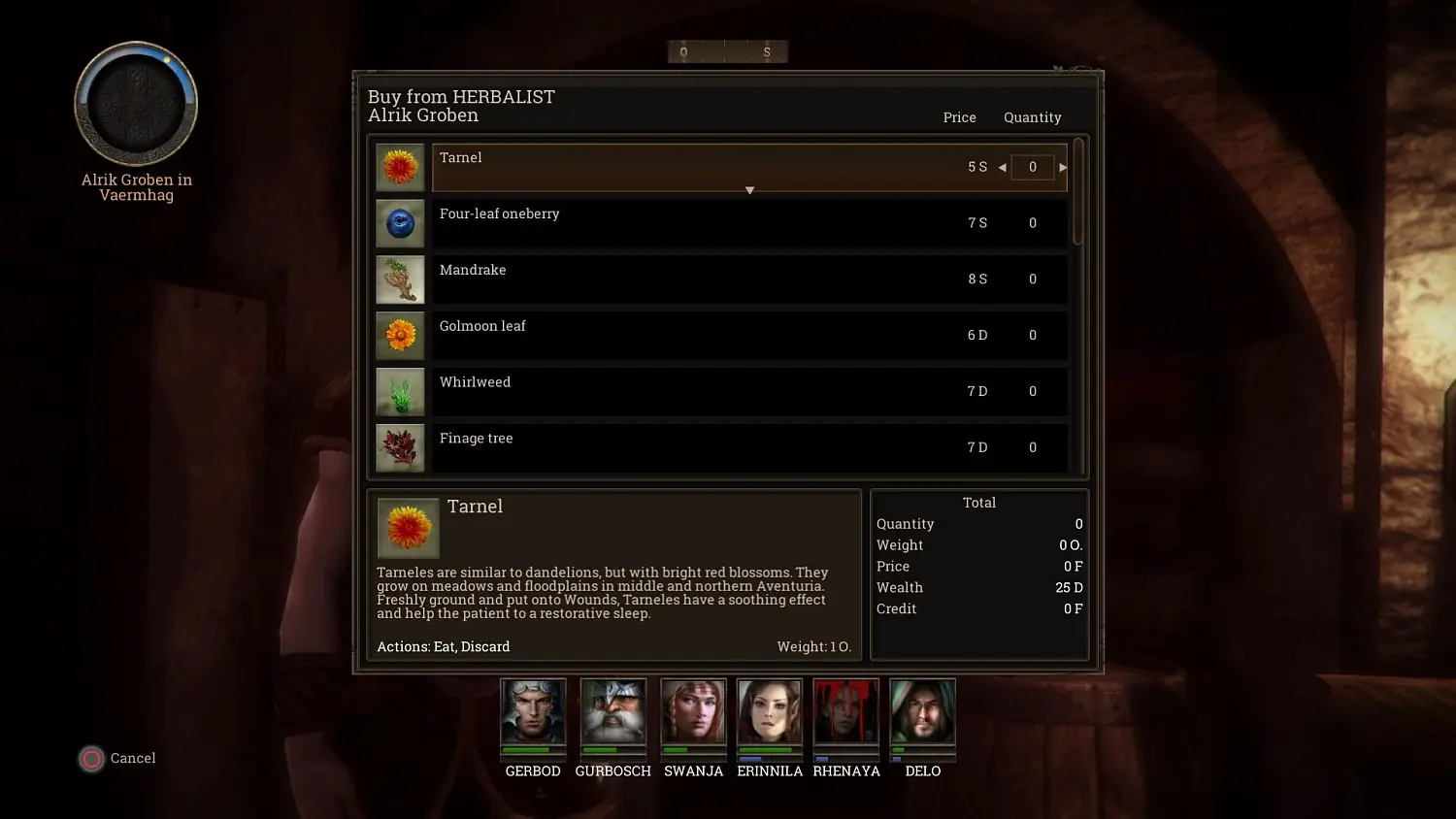Image resolution: width=1456 pixels, height=819 pixels.
Task: Select Delo's character portrait
Action: (x=922, y=715)
